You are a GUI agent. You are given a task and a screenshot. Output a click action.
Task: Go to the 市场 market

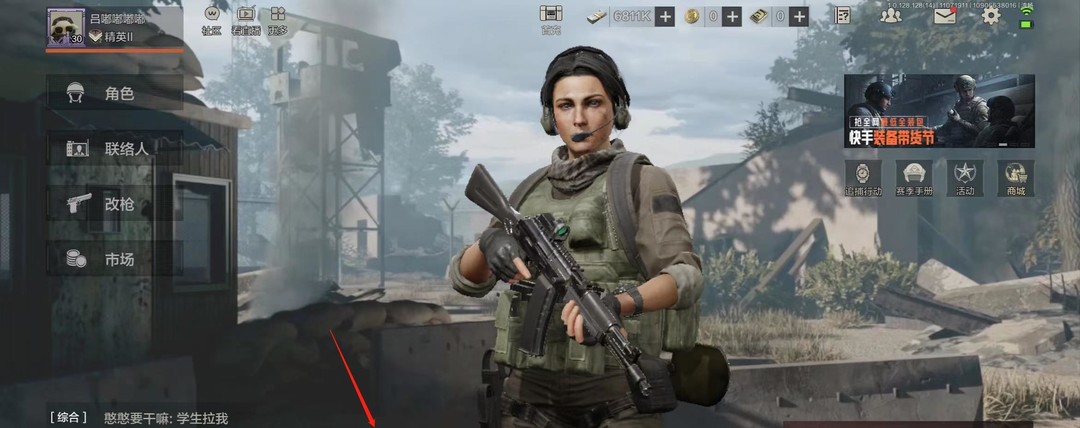(115, 260)
